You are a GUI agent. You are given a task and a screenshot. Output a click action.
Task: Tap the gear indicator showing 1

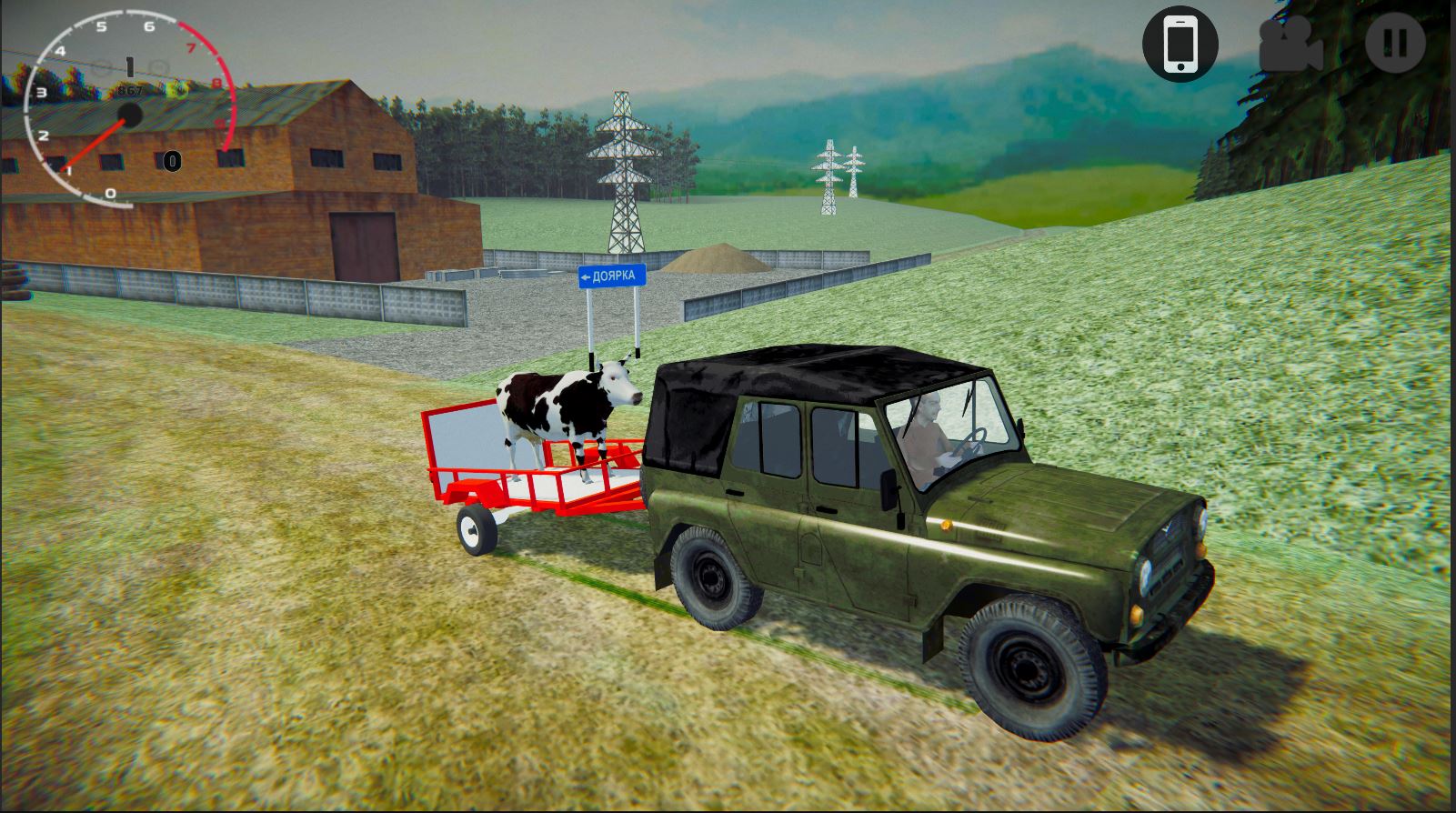pos(129,64)
